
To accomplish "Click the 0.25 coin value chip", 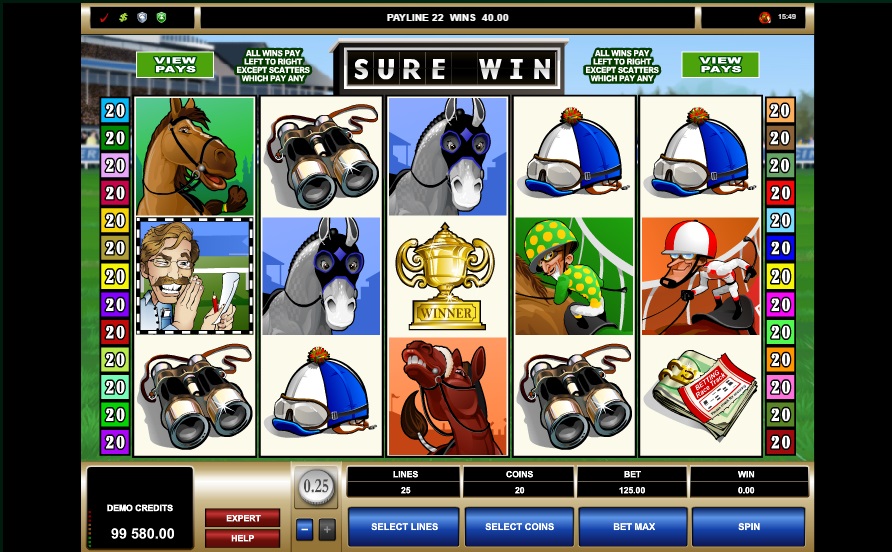I will 315,486.
